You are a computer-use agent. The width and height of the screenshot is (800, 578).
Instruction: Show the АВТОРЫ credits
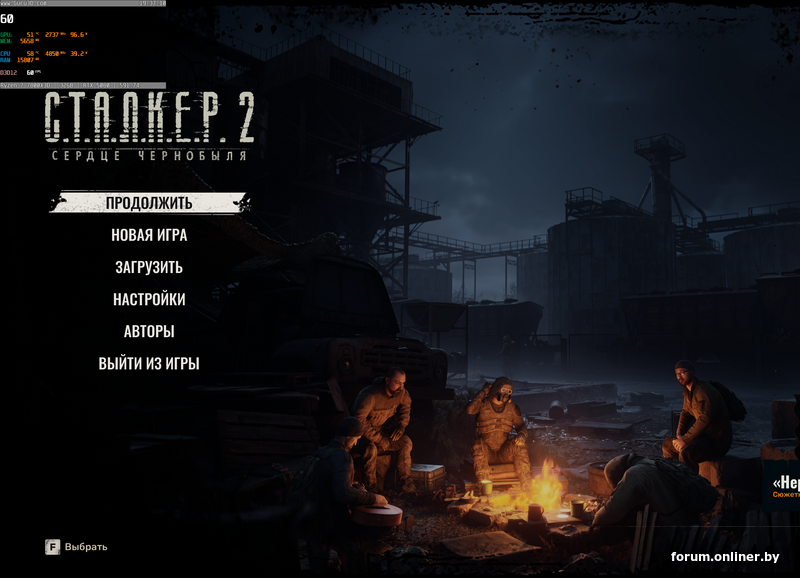149,331
